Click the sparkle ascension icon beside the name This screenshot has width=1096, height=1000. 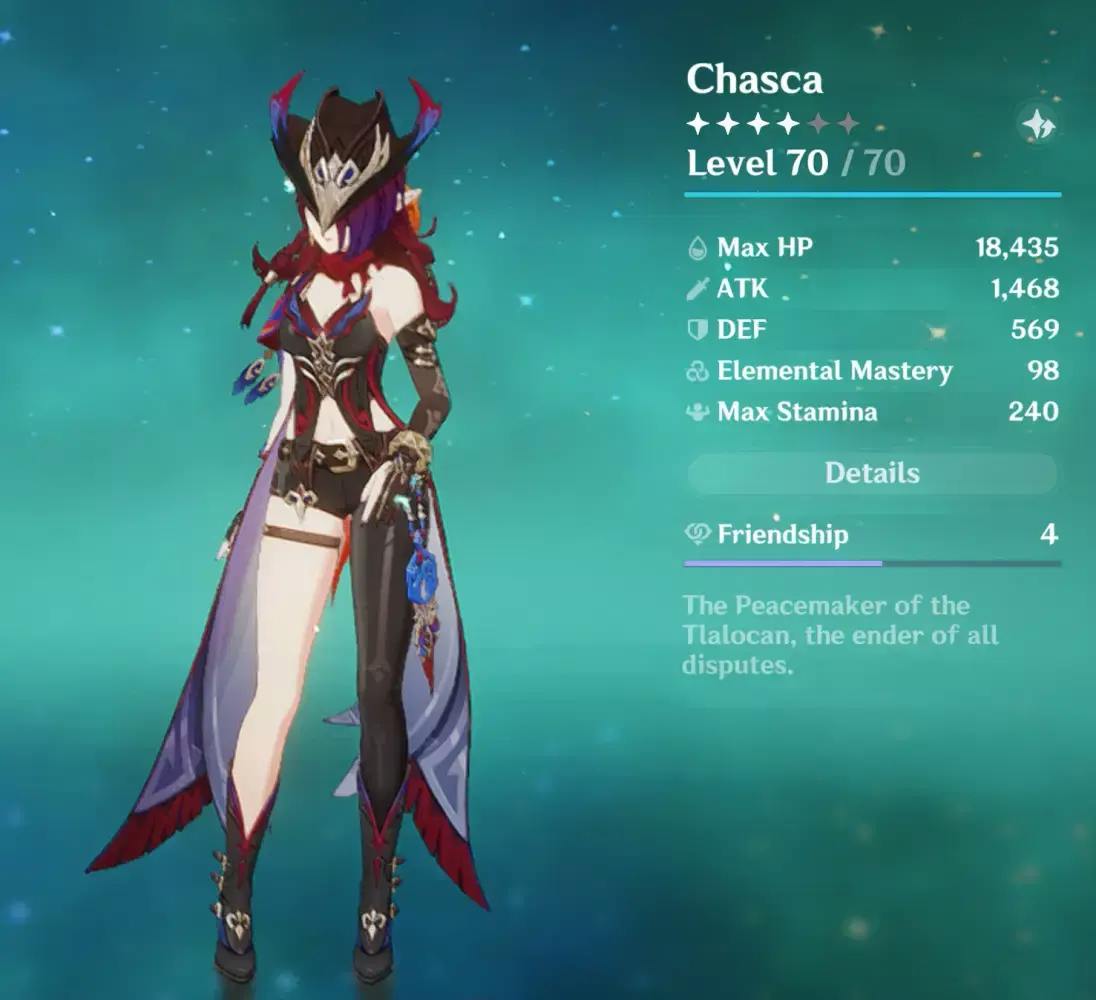[1037, 126]
